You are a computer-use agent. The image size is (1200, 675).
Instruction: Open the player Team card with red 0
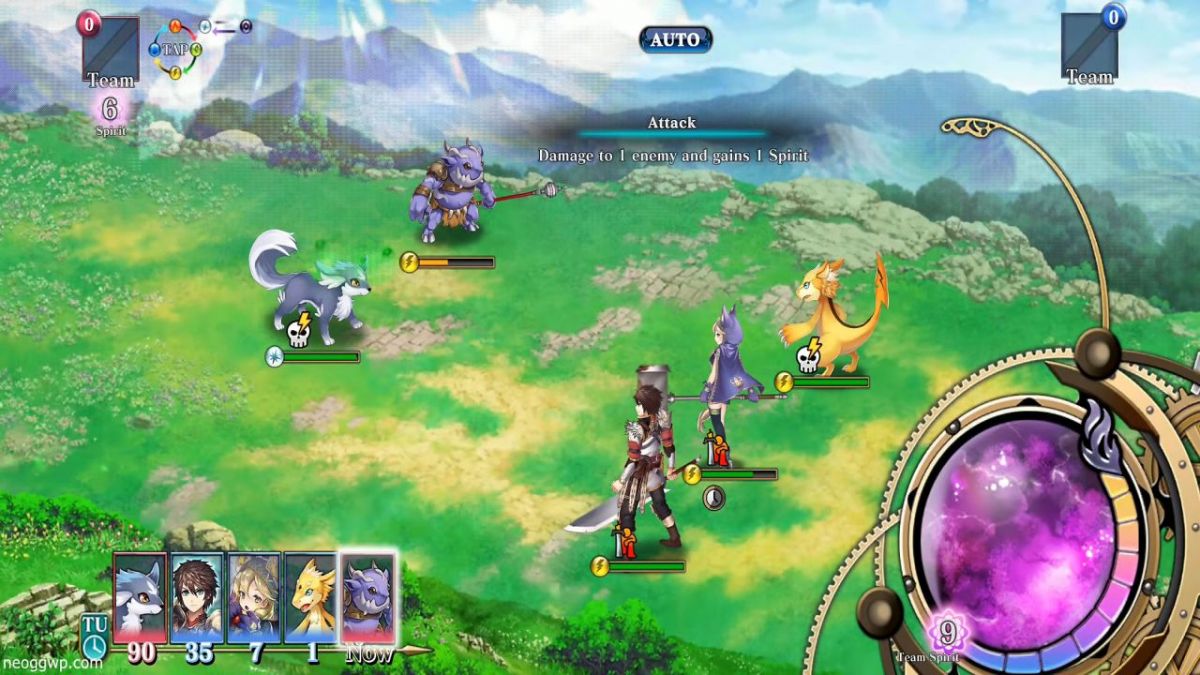110,49
